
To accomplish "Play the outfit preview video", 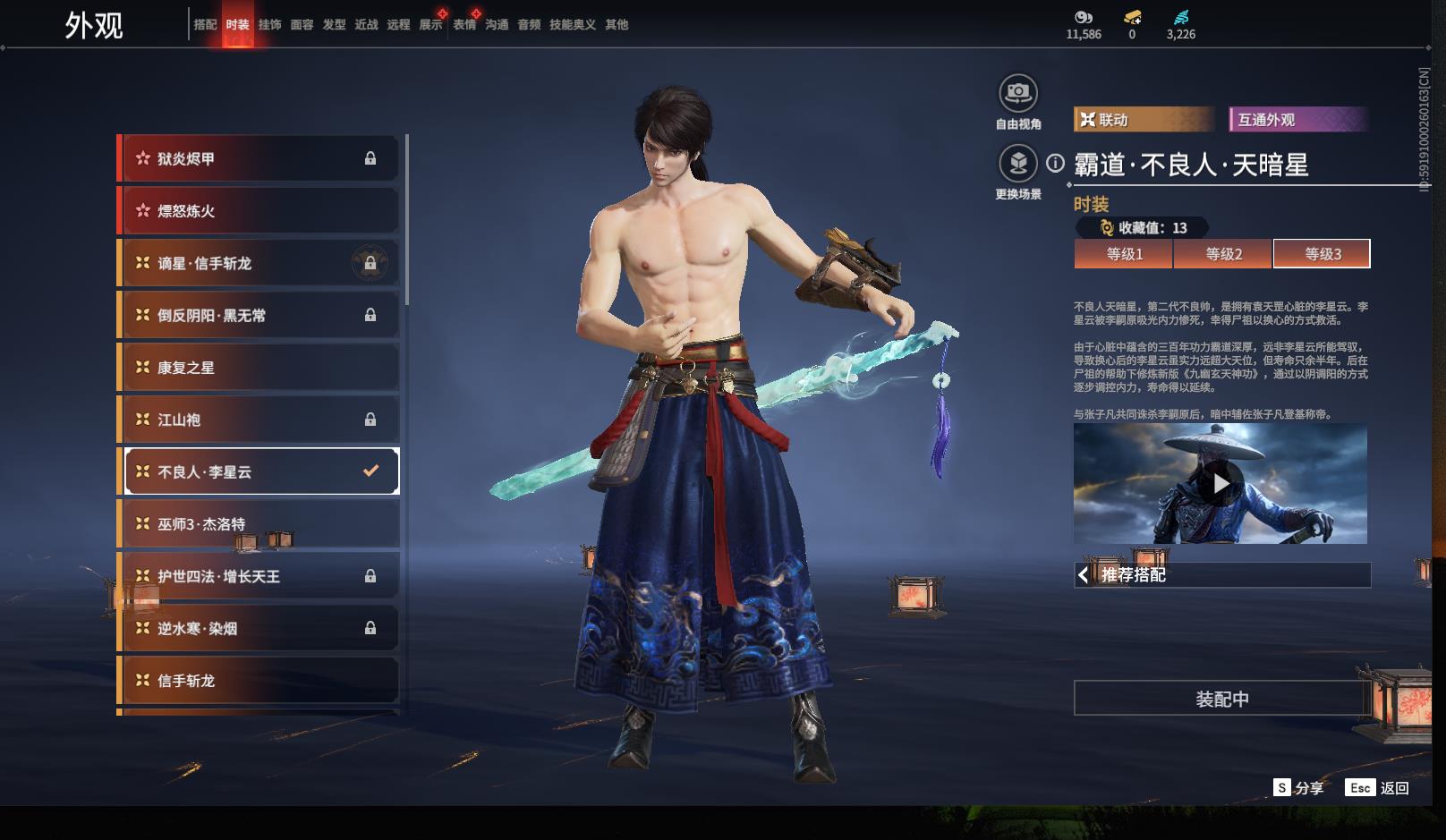I will [1221, 484].
